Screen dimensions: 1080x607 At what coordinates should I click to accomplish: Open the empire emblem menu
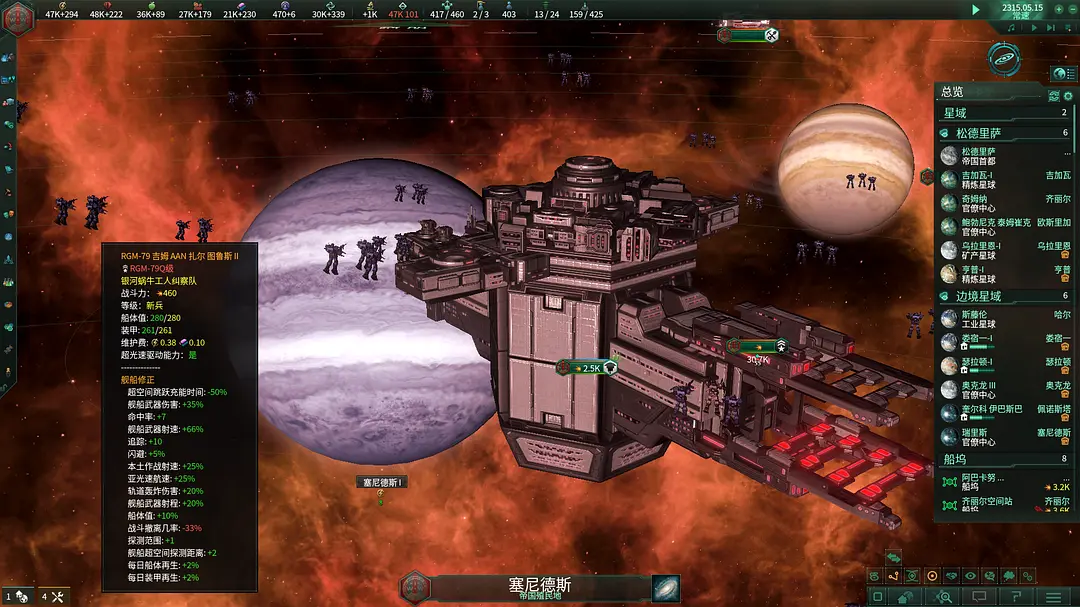(20, 12)
